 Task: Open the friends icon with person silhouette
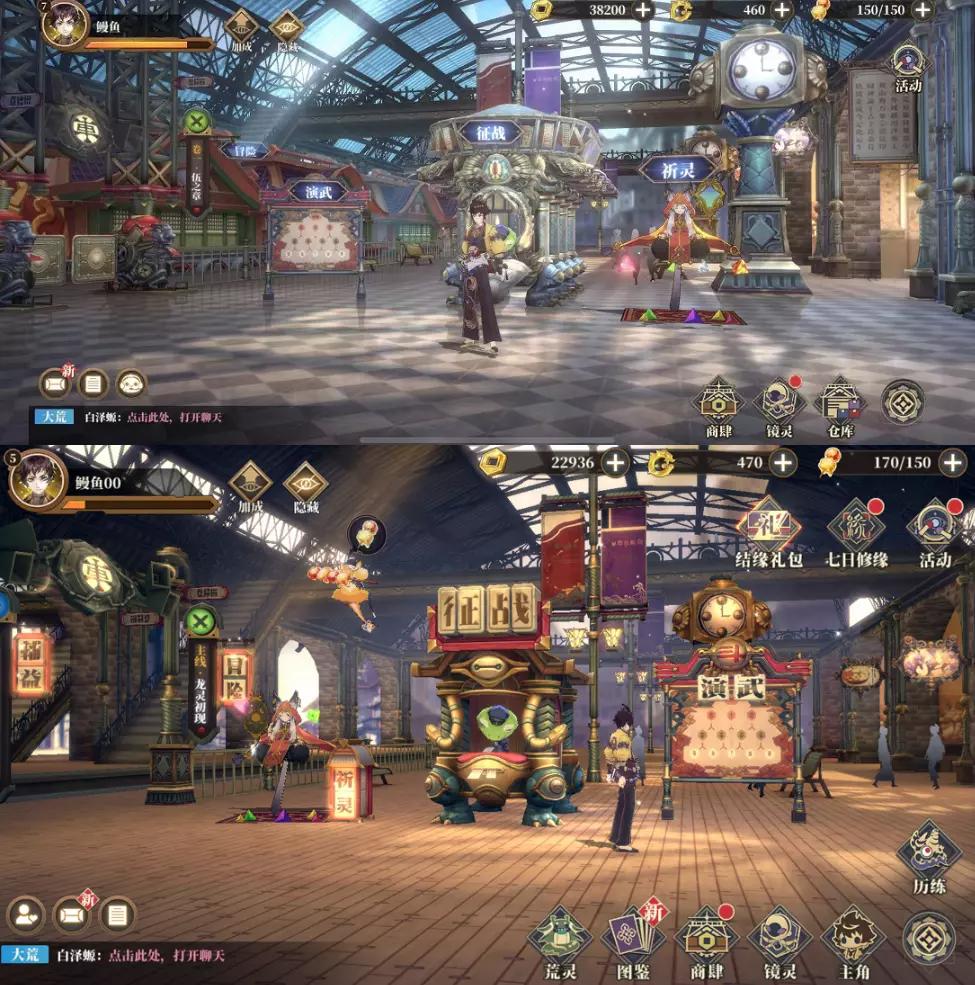25,915
